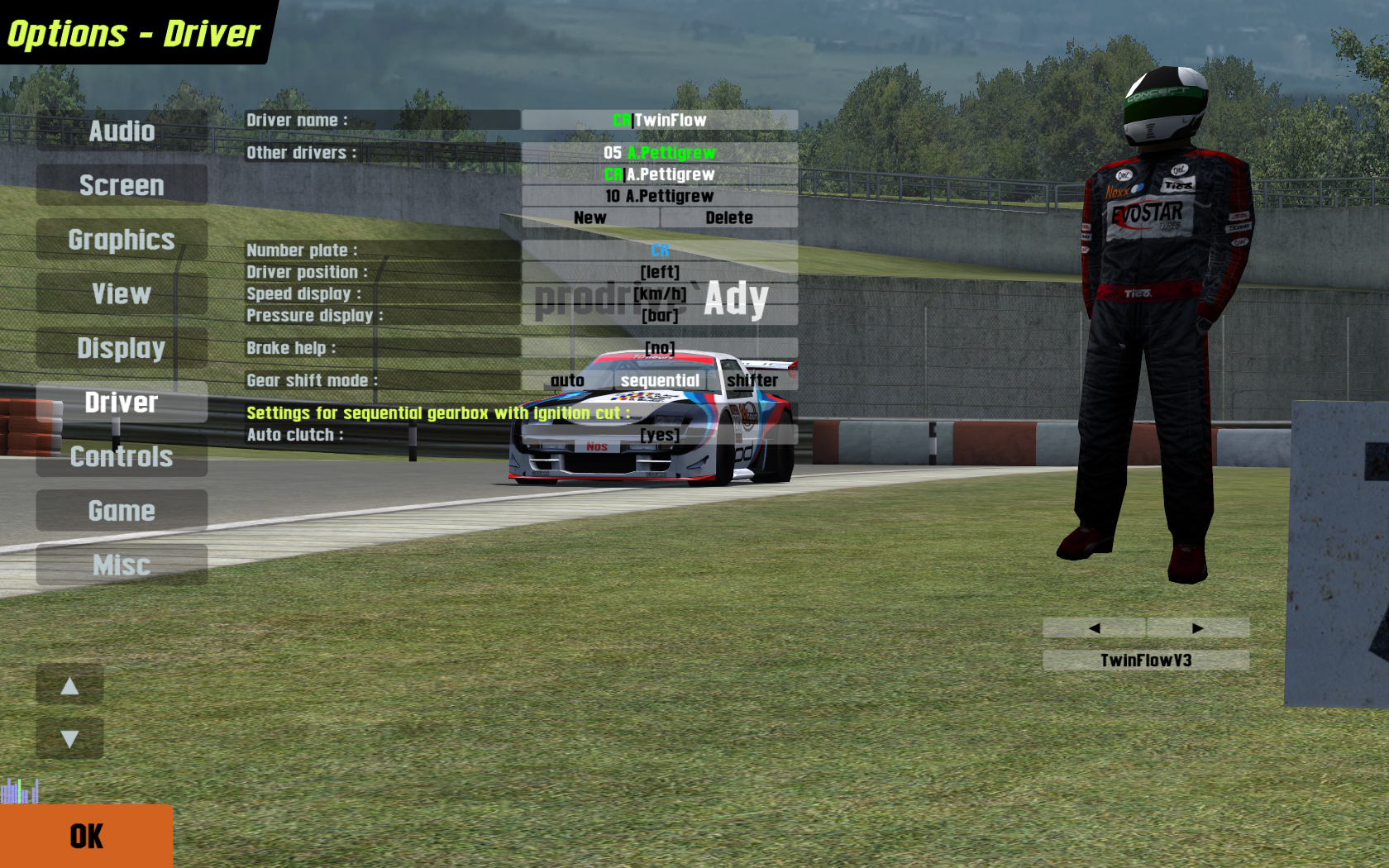The width and height of the screenshot is (1389, 868).
Task: Open the Graphics settings
Action: point(122,240)
